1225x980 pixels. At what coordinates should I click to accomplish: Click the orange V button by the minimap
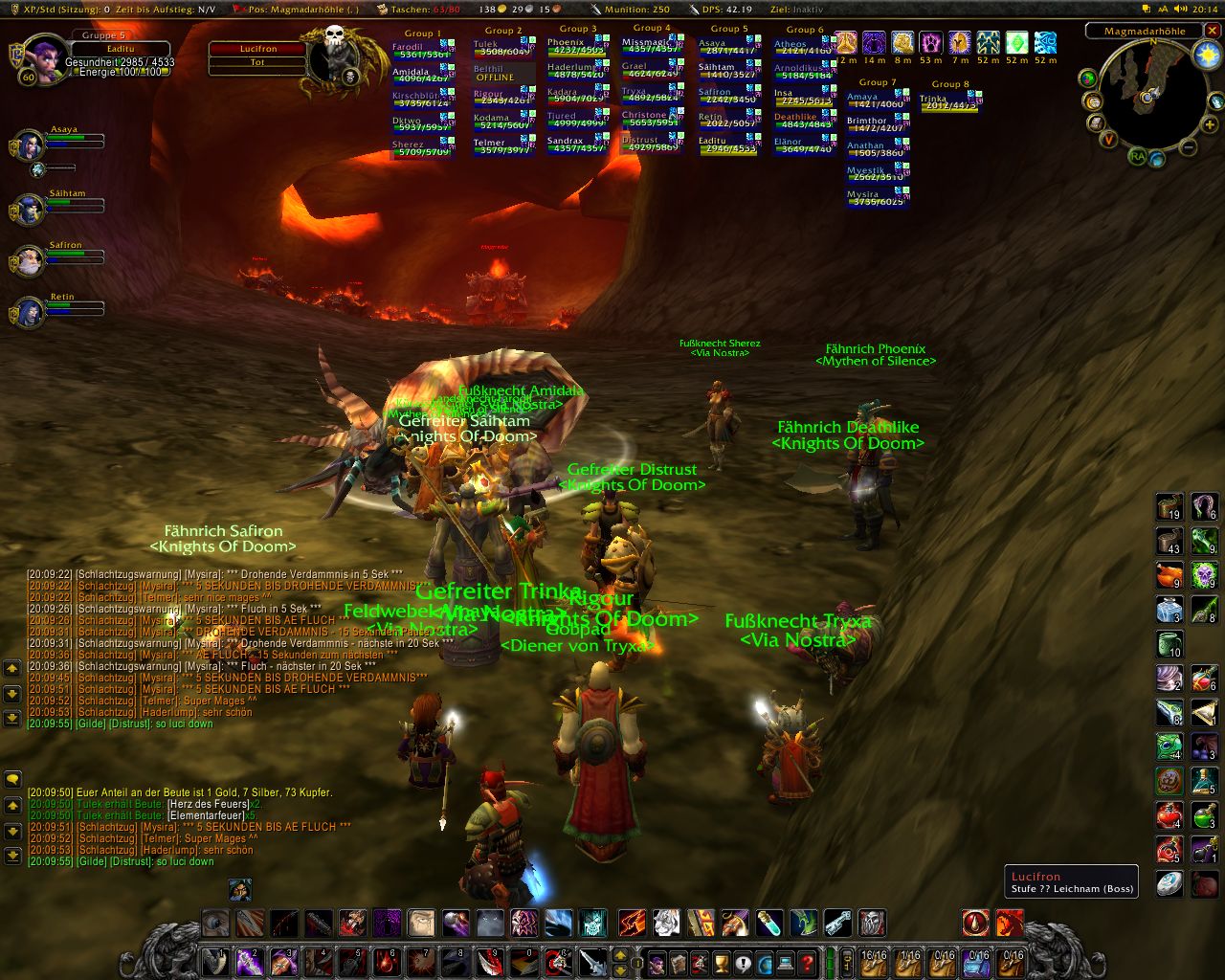(x=1108, y=139)
